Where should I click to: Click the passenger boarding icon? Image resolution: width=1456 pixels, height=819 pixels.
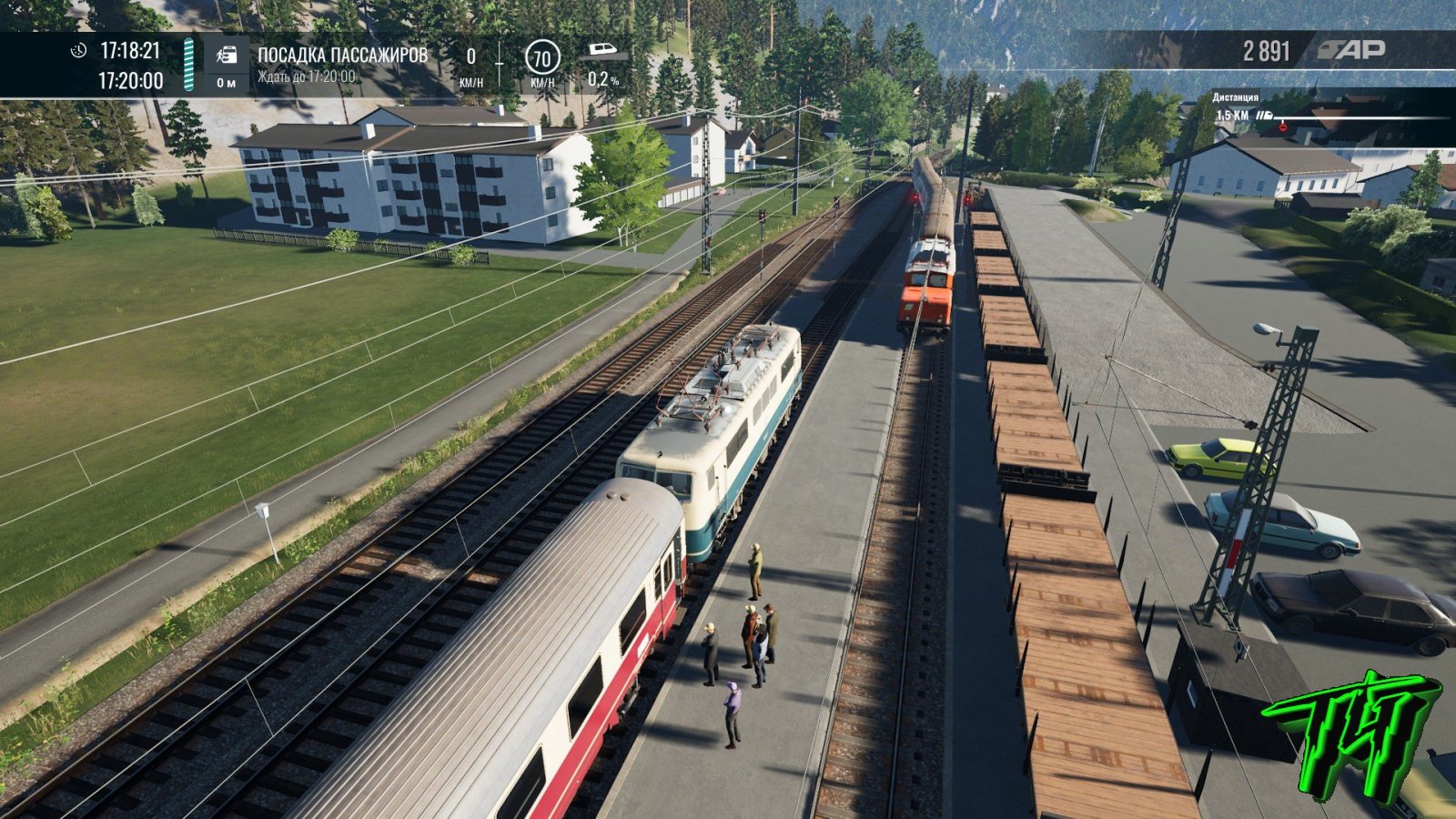pos(226,56)
